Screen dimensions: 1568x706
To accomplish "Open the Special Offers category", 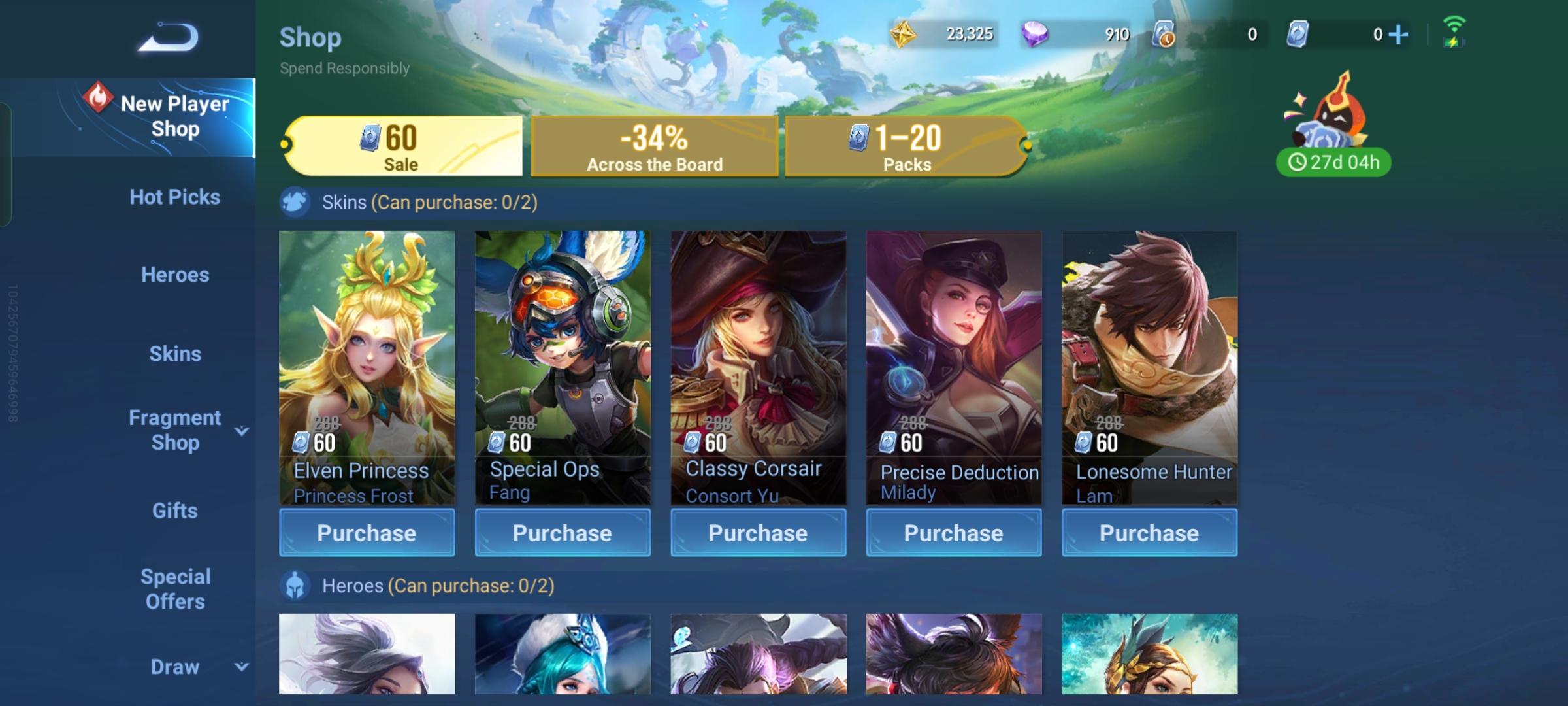I will click(174, 588).
